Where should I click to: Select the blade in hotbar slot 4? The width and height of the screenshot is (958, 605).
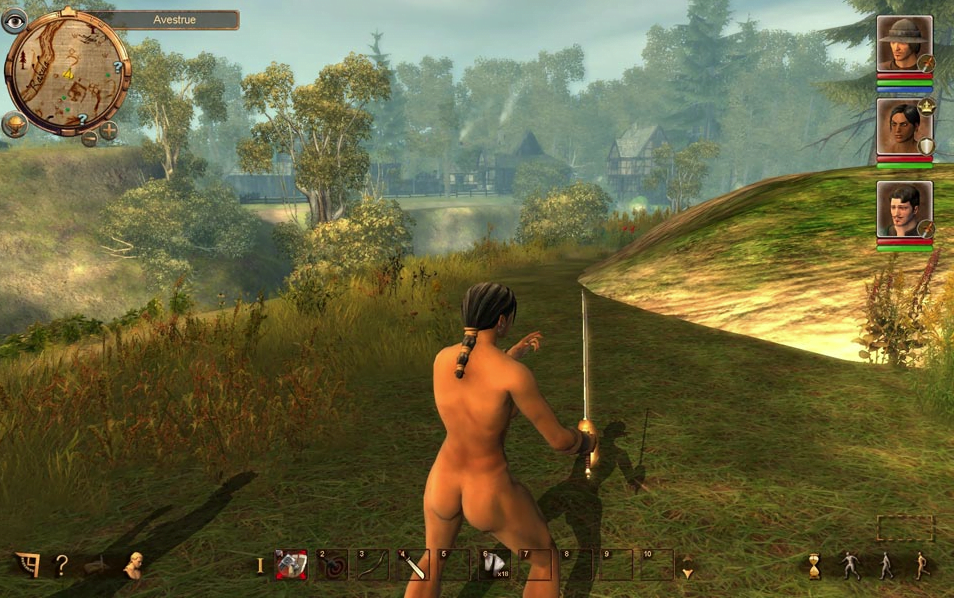tap(413, 565)
